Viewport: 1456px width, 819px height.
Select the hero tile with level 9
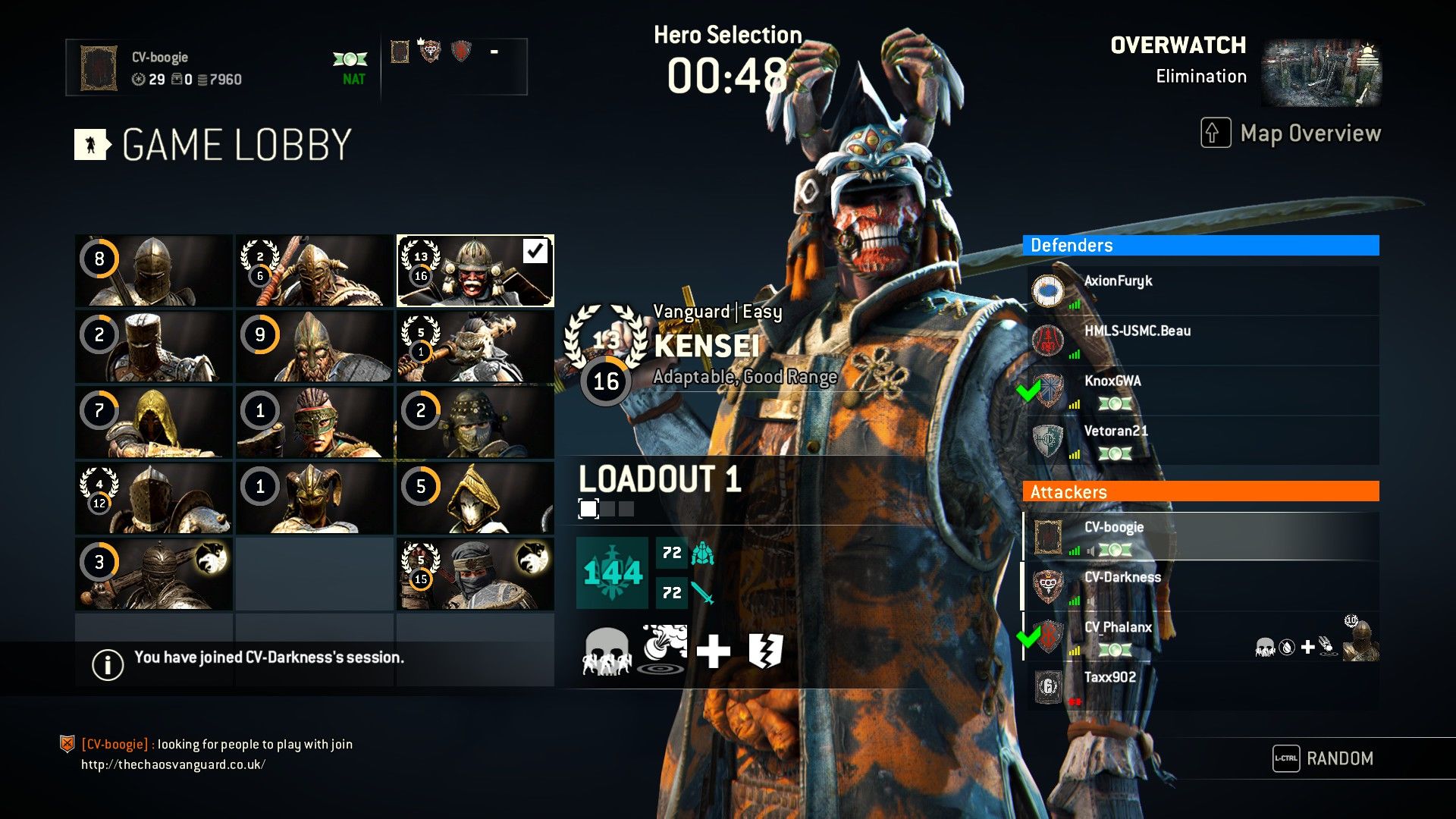pos(315,347)
